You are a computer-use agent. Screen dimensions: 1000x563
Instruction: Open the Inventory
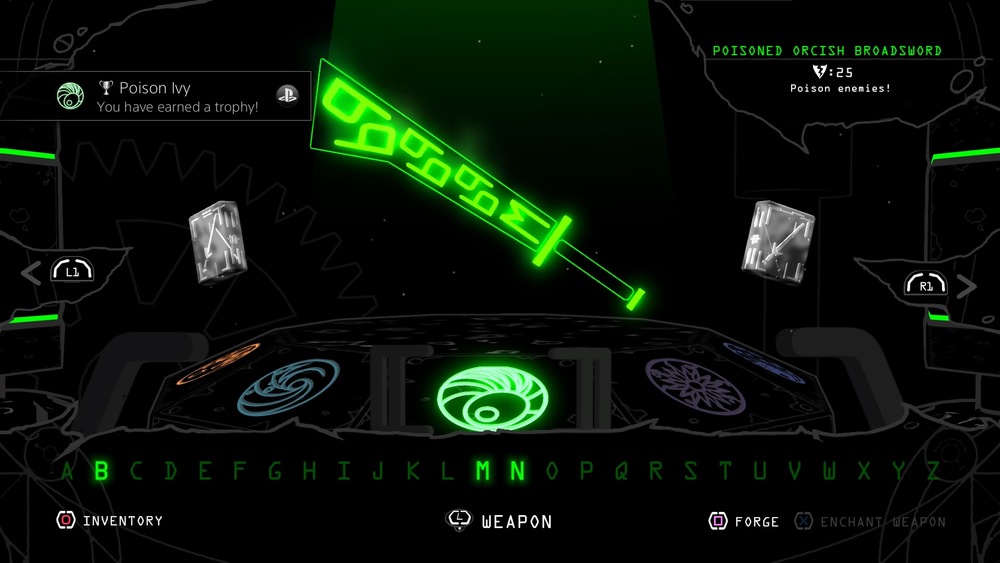tap(111, 521)
